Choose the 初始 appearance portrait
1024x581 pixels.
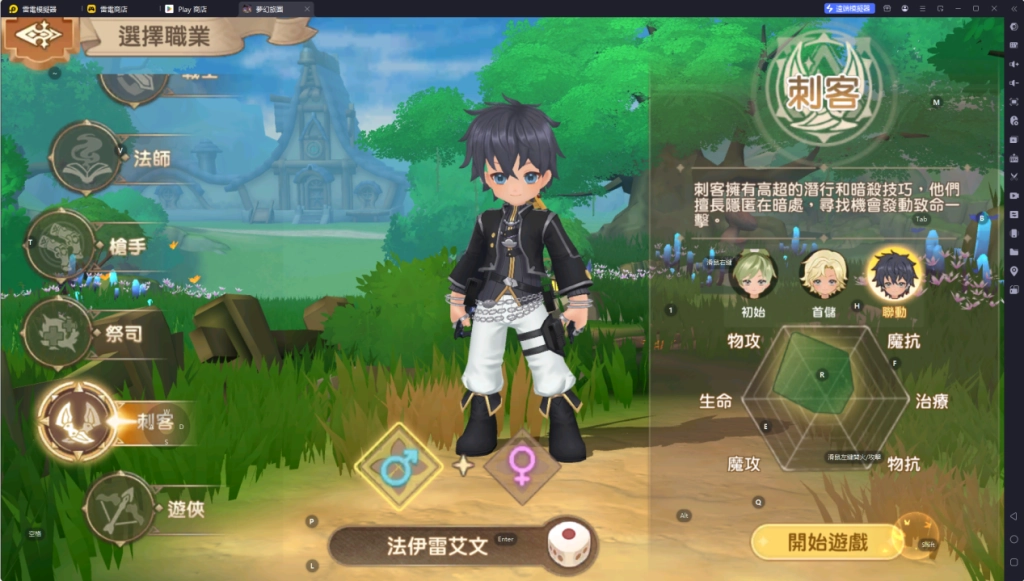(753, 274)
